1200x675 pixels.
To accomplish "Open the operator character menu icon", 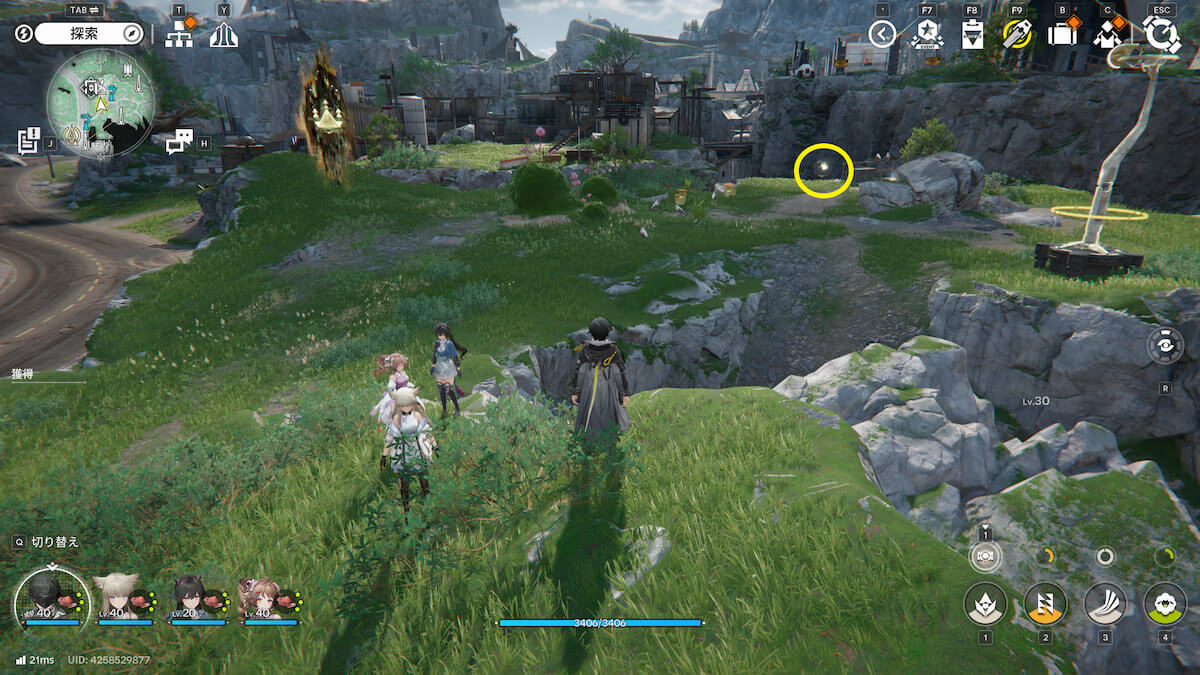I will (x=1107, y=35).
